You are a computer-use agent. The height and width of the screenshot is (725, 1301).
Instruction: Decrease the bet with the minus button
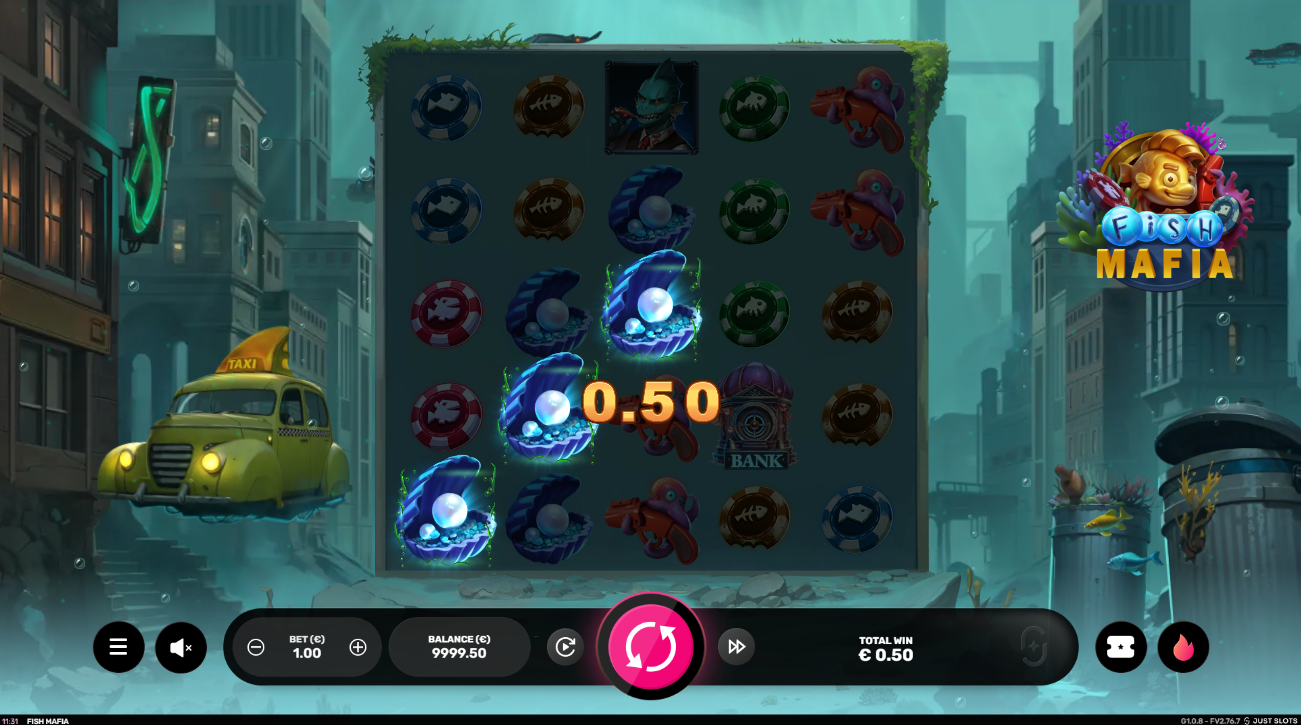(x=256, y=647)
